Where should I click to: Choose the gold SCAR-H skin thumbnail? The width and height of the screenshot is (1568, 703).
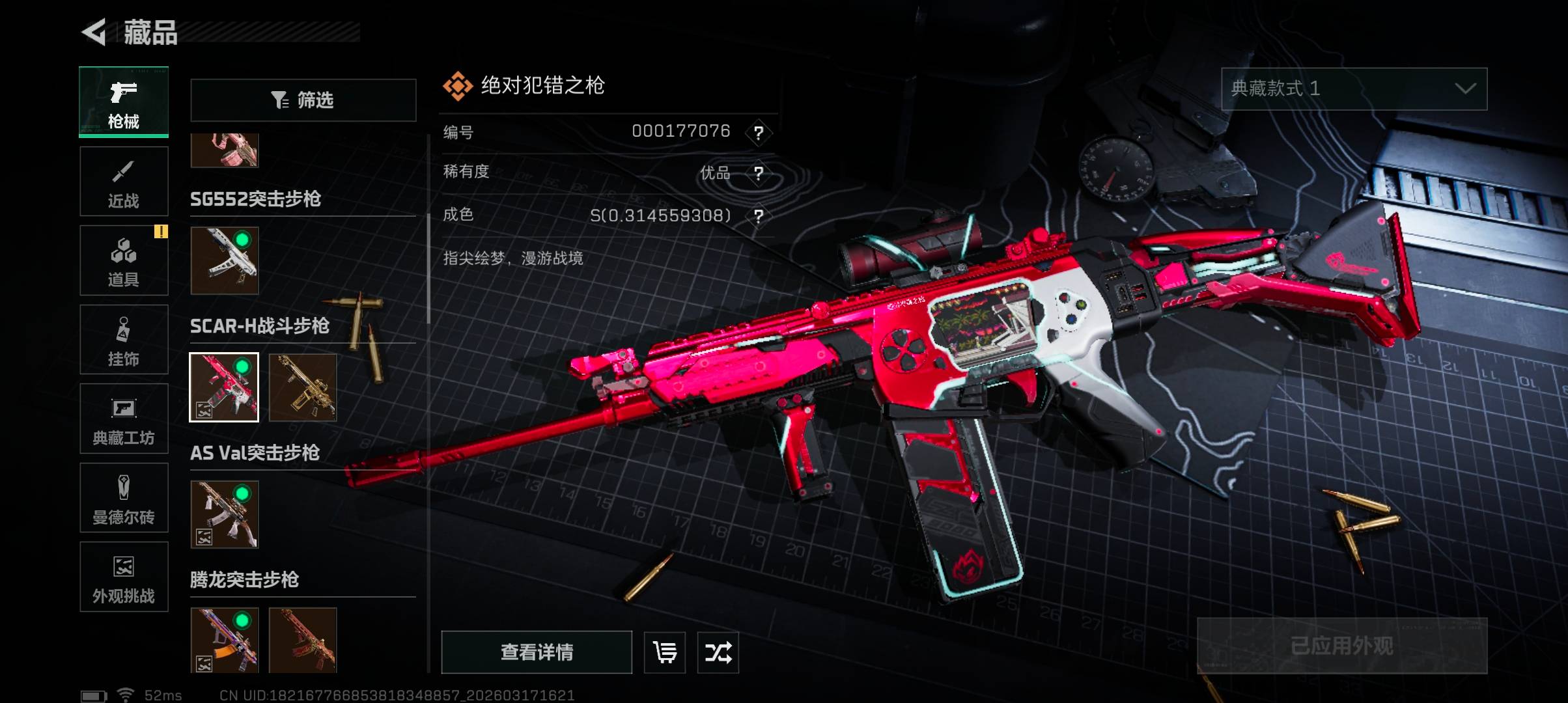tap(303, 387)
